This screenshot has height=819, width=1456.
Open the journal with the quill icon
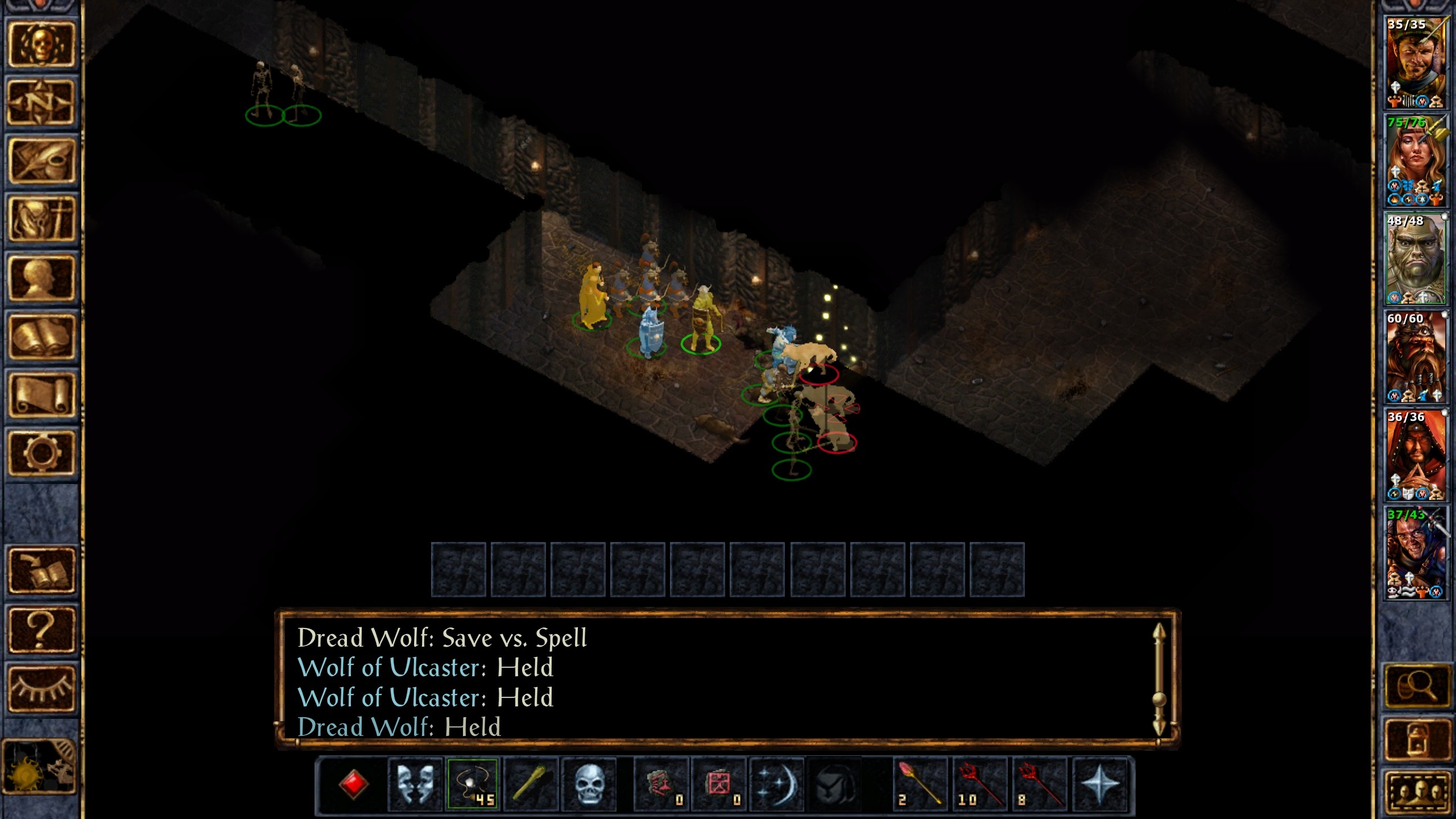(x=40, y=161)
